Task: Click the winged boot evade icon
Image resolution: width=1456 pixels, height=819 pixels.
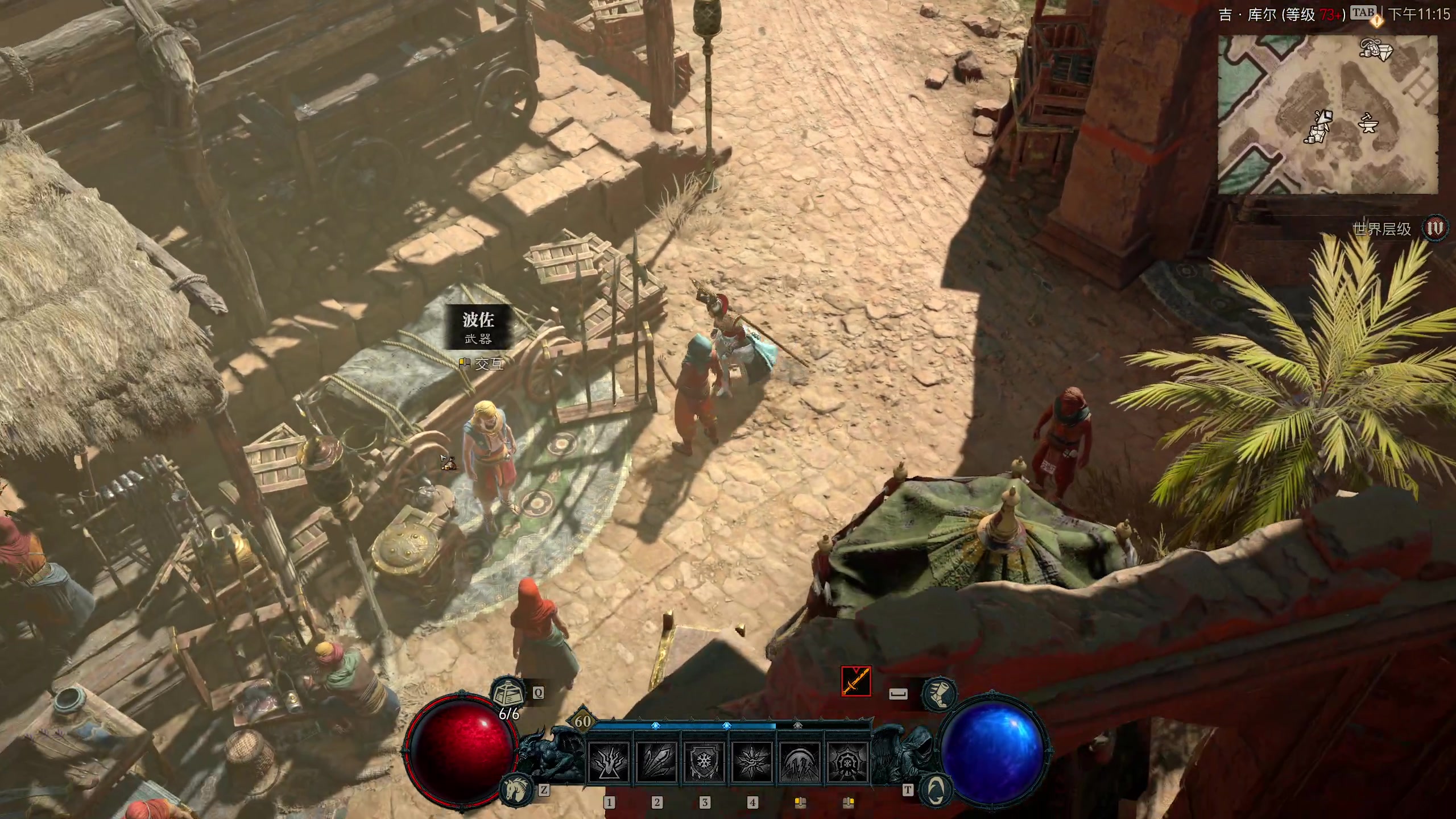Action: tap(939, 694)
